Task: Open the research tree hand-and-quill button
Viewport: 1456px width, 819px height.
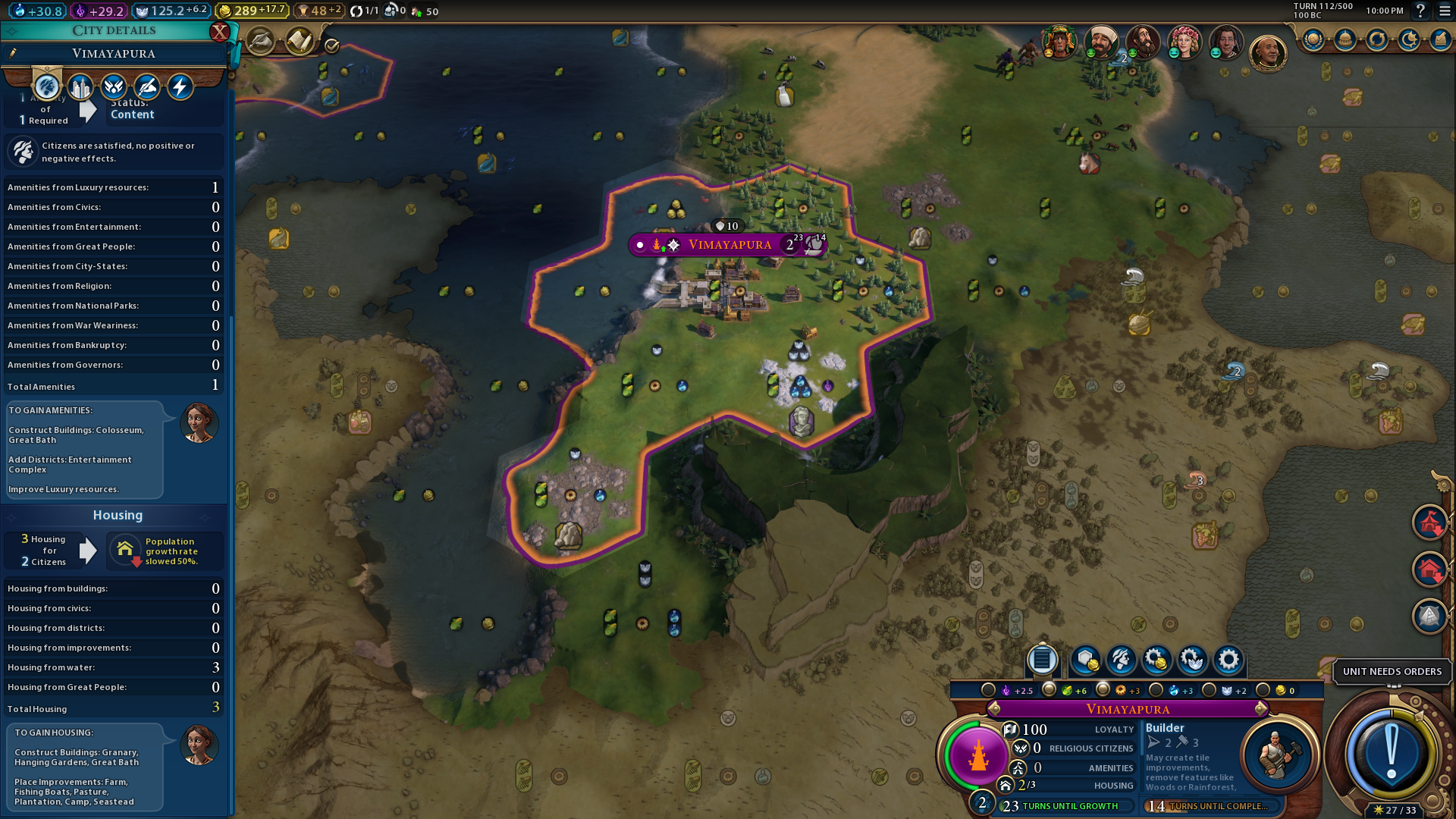Action: [260, 41]
